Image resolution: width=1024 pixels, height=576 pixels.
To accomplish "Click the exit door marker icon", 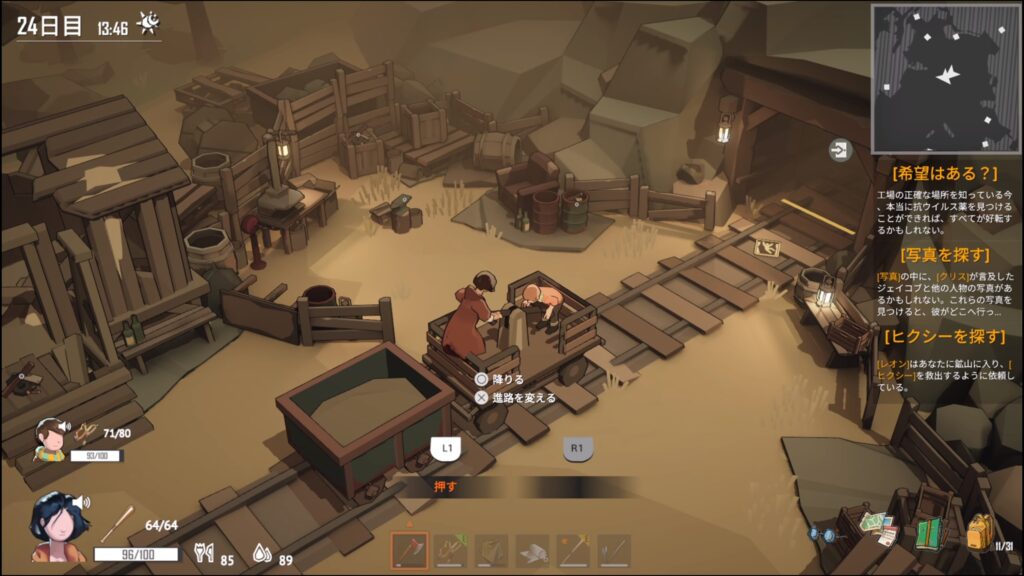I will pos(839,150).
